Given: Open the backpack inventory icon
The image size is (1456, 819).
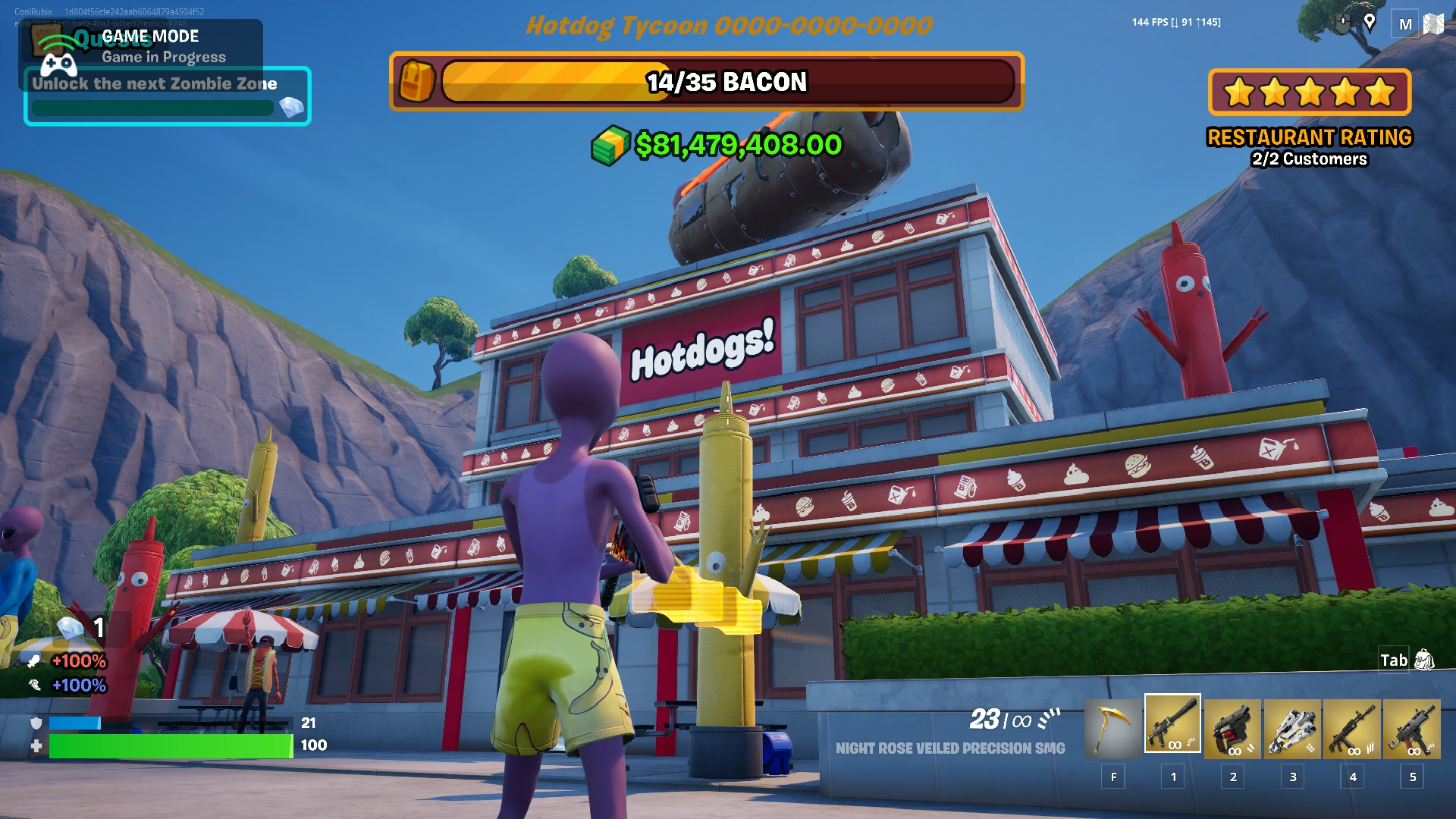Looking at the screenshot, I should coord(1425,660).
